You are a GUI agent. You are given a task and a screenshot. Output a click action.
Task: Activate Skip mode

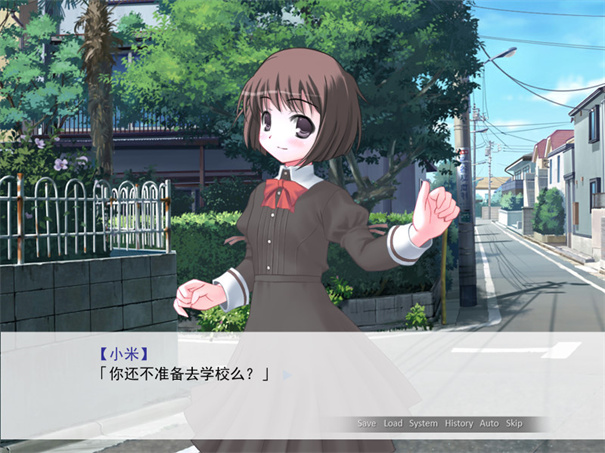click(x=514, y=423)
